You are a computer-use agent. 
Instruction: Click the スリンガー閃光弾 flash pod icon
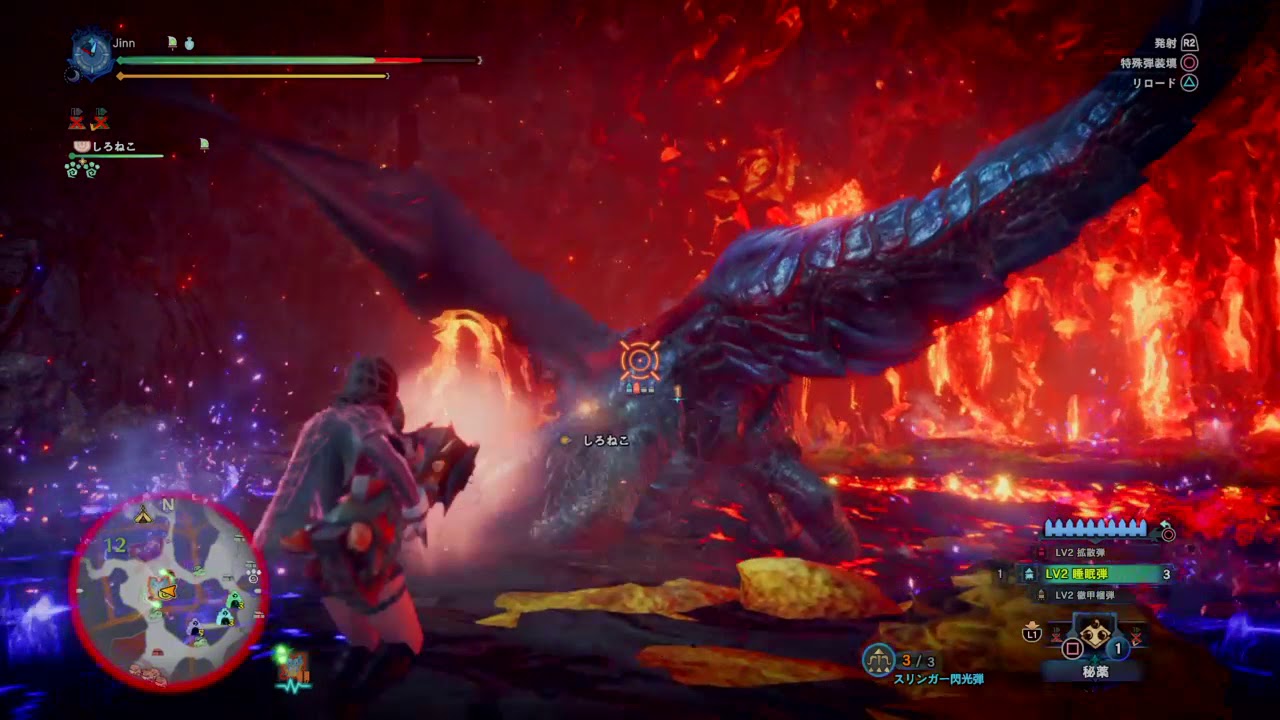pos(879,658)
